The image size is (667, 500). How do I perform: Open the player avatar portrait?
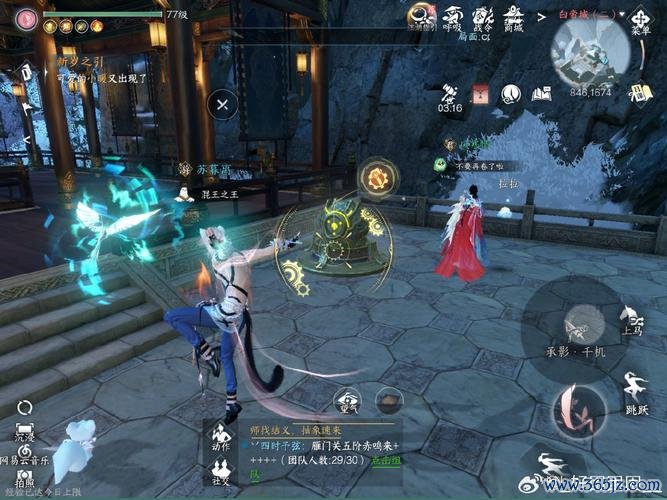coord(24,17)
